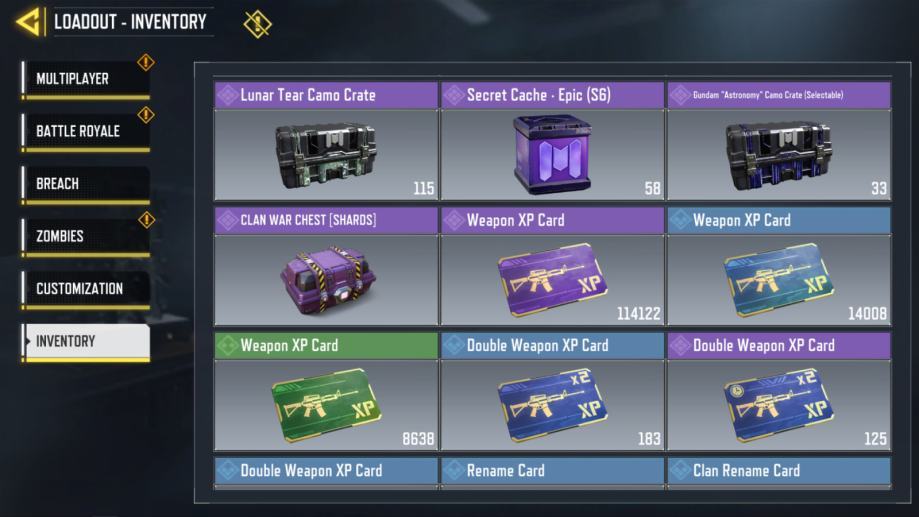Image resolution: width=919 pixels, height=517 pixels.
Task: Open the Secret Cache - Epic (S6) item
Action: point(552,142)
